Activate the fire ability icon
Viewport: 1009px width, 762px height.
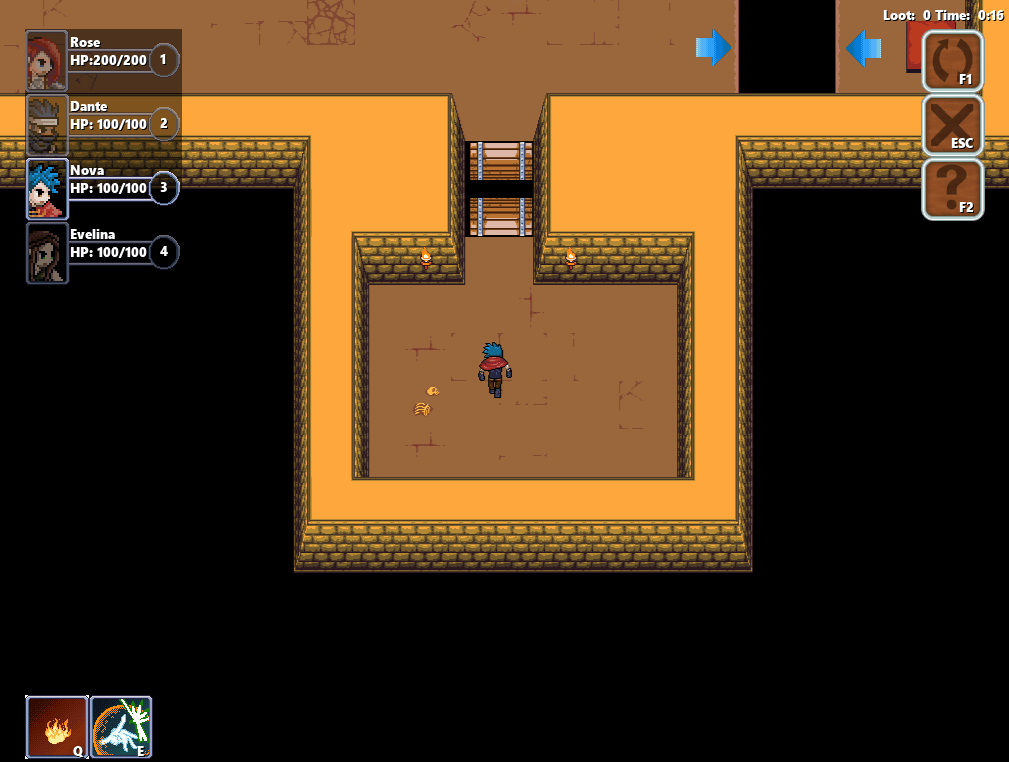57,727
